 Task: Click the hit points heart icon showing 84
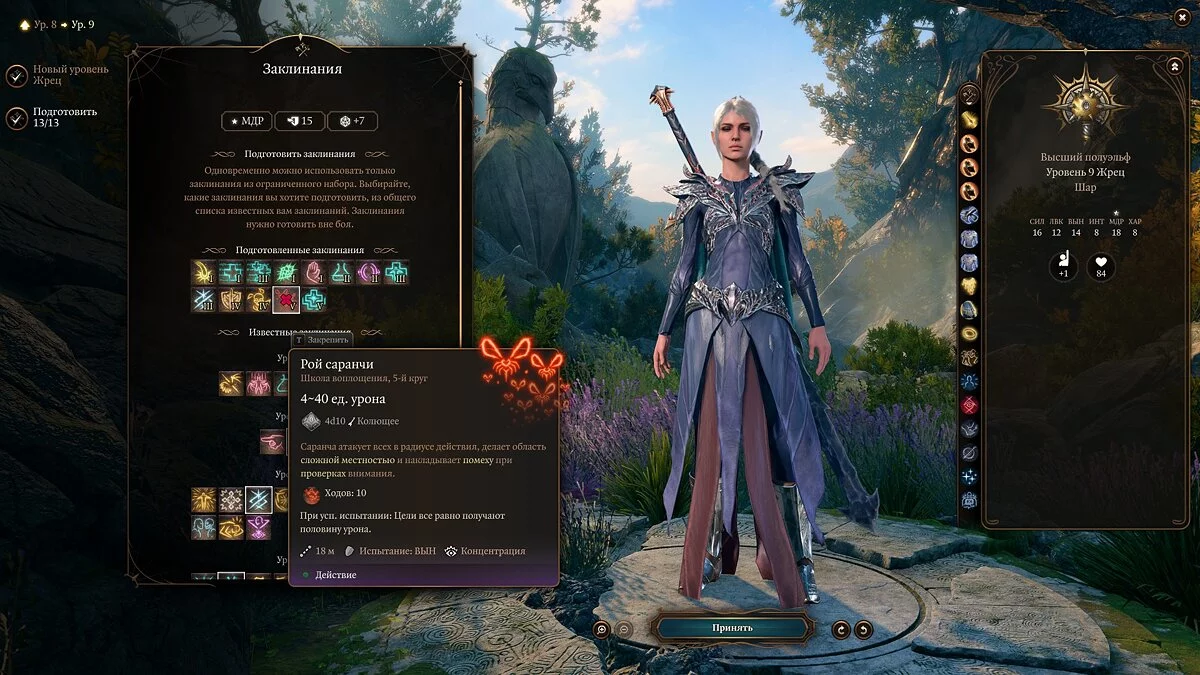pyautogui.click(x=1101, y=267)
